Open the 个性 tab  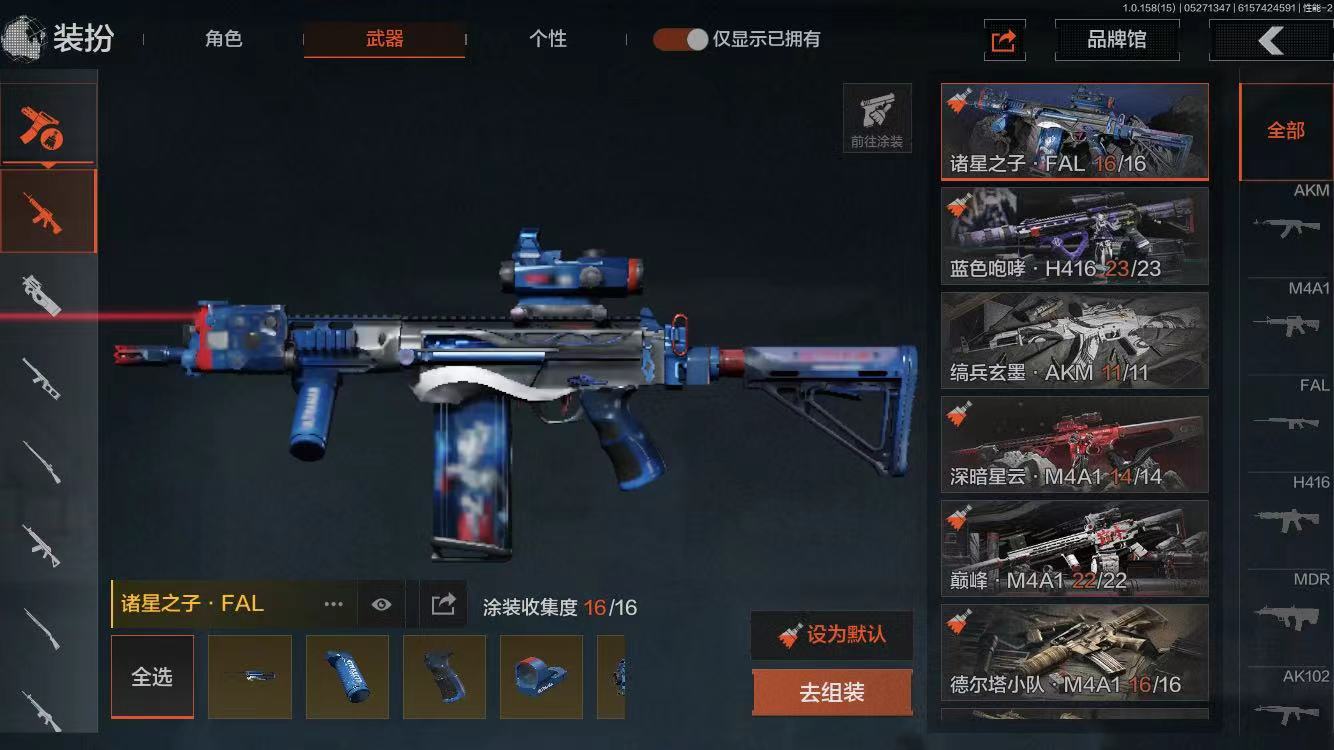coord(547,40)
